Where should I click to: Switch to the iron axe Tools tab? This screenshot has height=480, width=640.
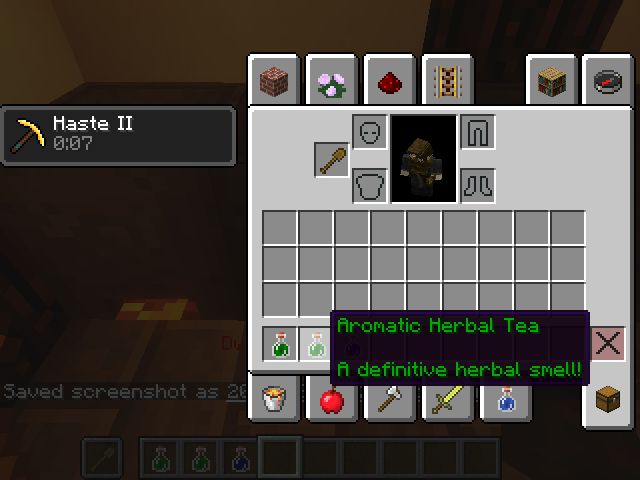point(388,400)
